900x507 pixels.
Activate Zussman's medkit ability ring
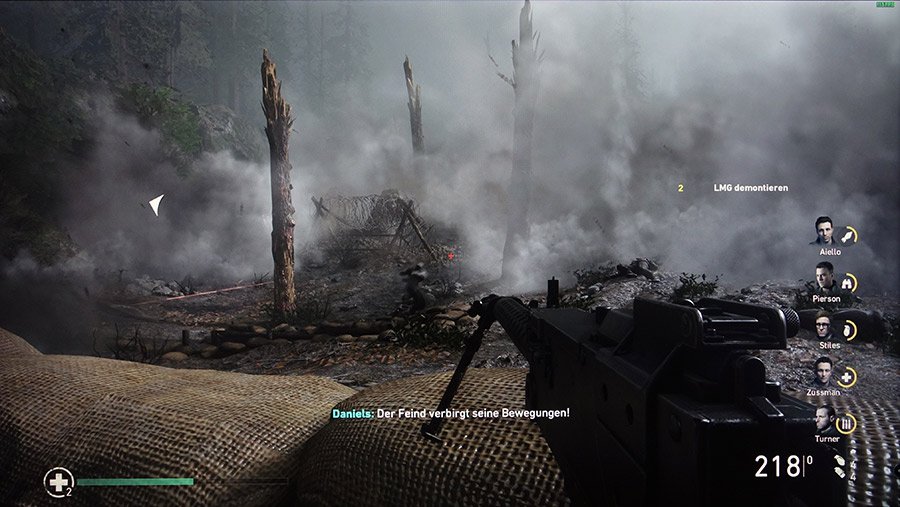coord(848,377)
